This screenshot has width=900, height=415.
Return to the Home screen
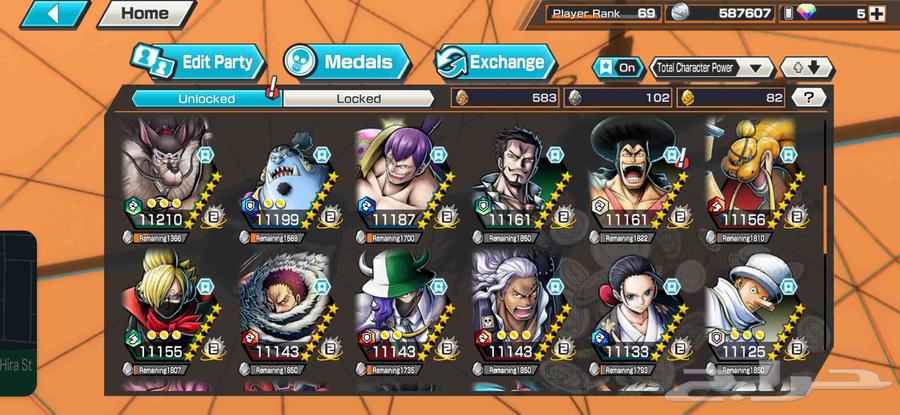145,14
